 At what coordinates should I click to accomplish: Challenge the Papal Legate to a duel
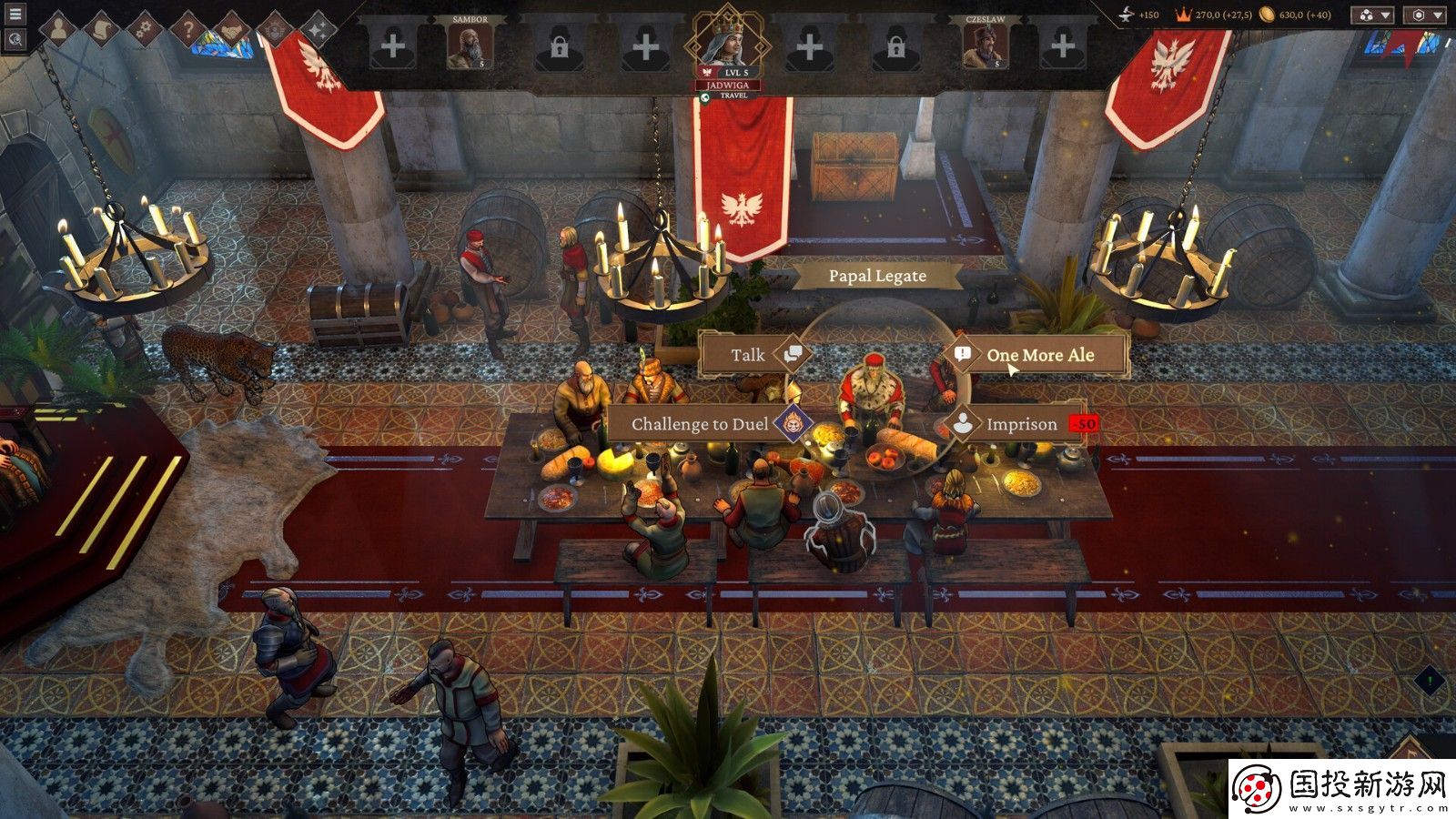click(700, 424)
